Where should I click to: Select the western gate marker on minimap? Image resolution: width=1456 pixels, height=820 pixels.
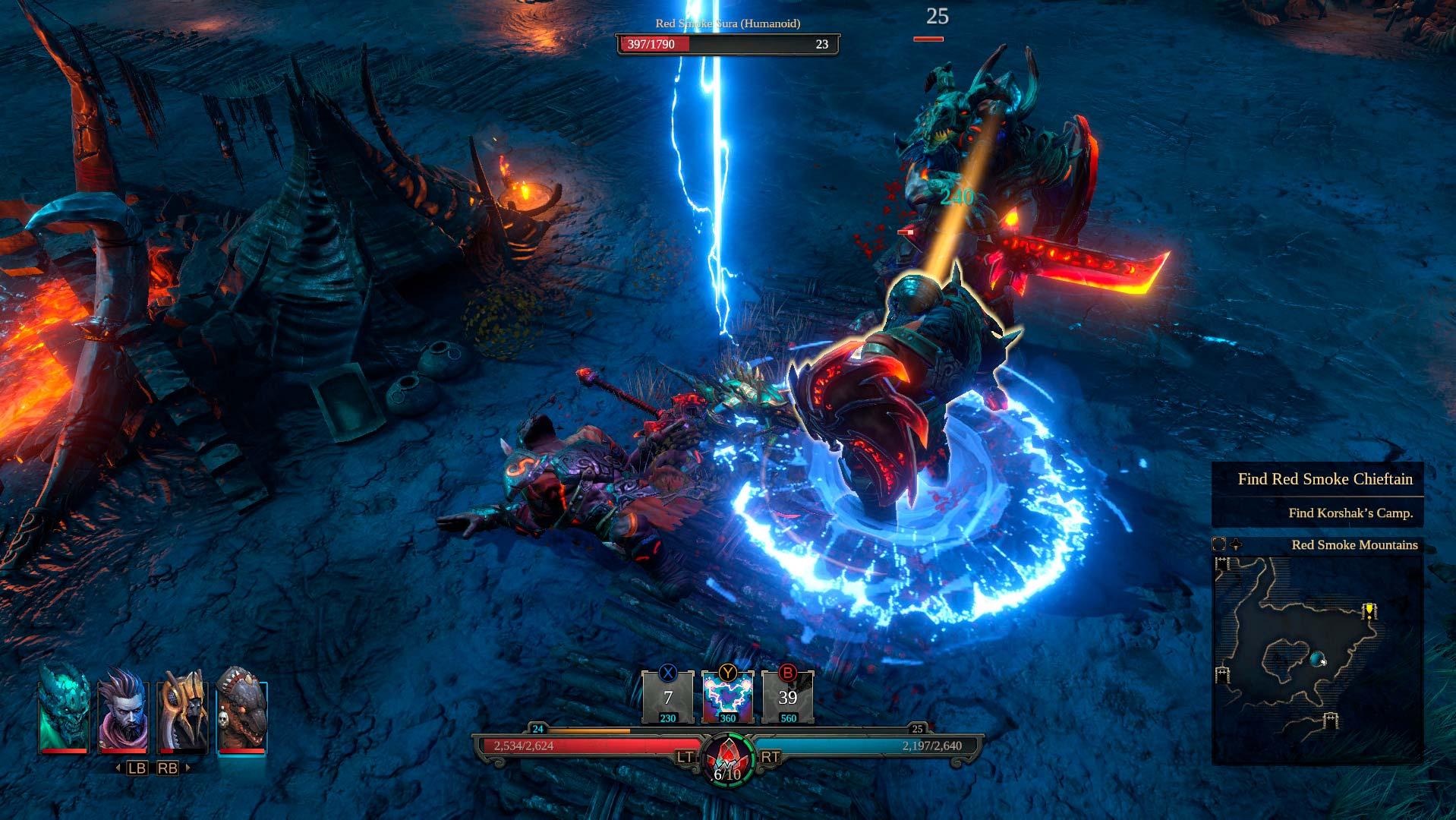pos(1222,673)
